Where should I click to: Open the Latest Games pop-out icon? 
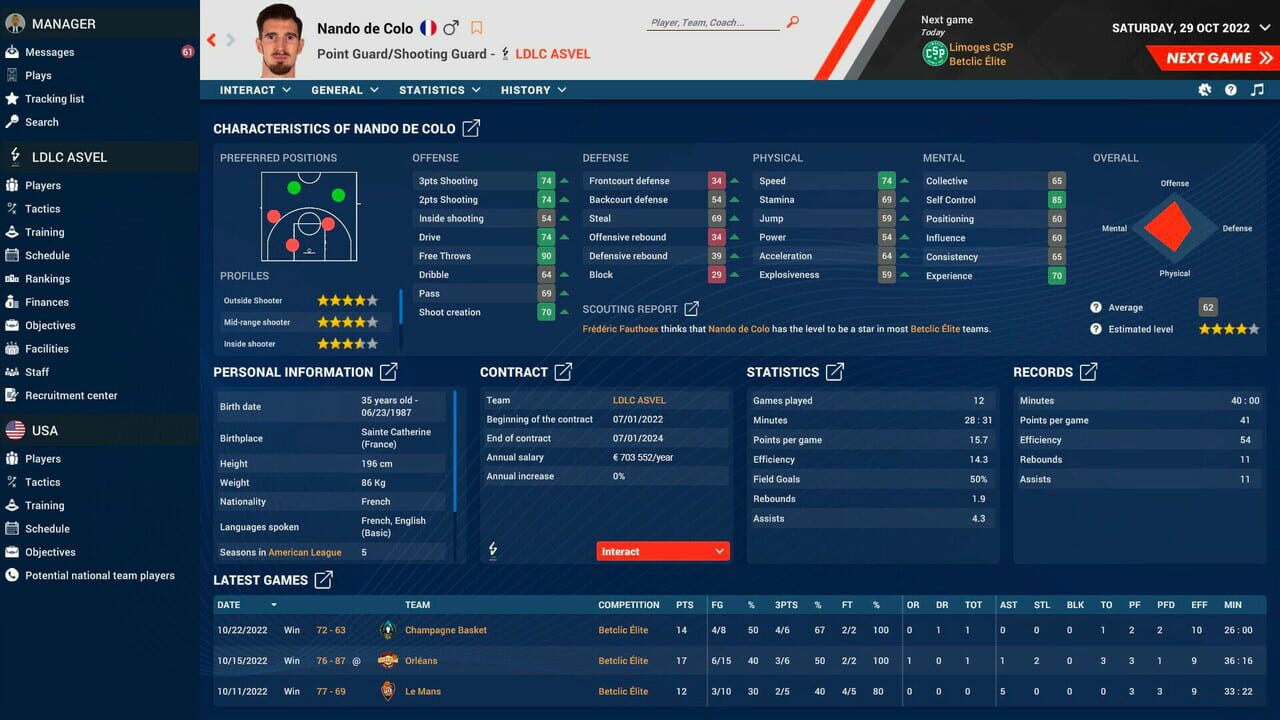324,580
